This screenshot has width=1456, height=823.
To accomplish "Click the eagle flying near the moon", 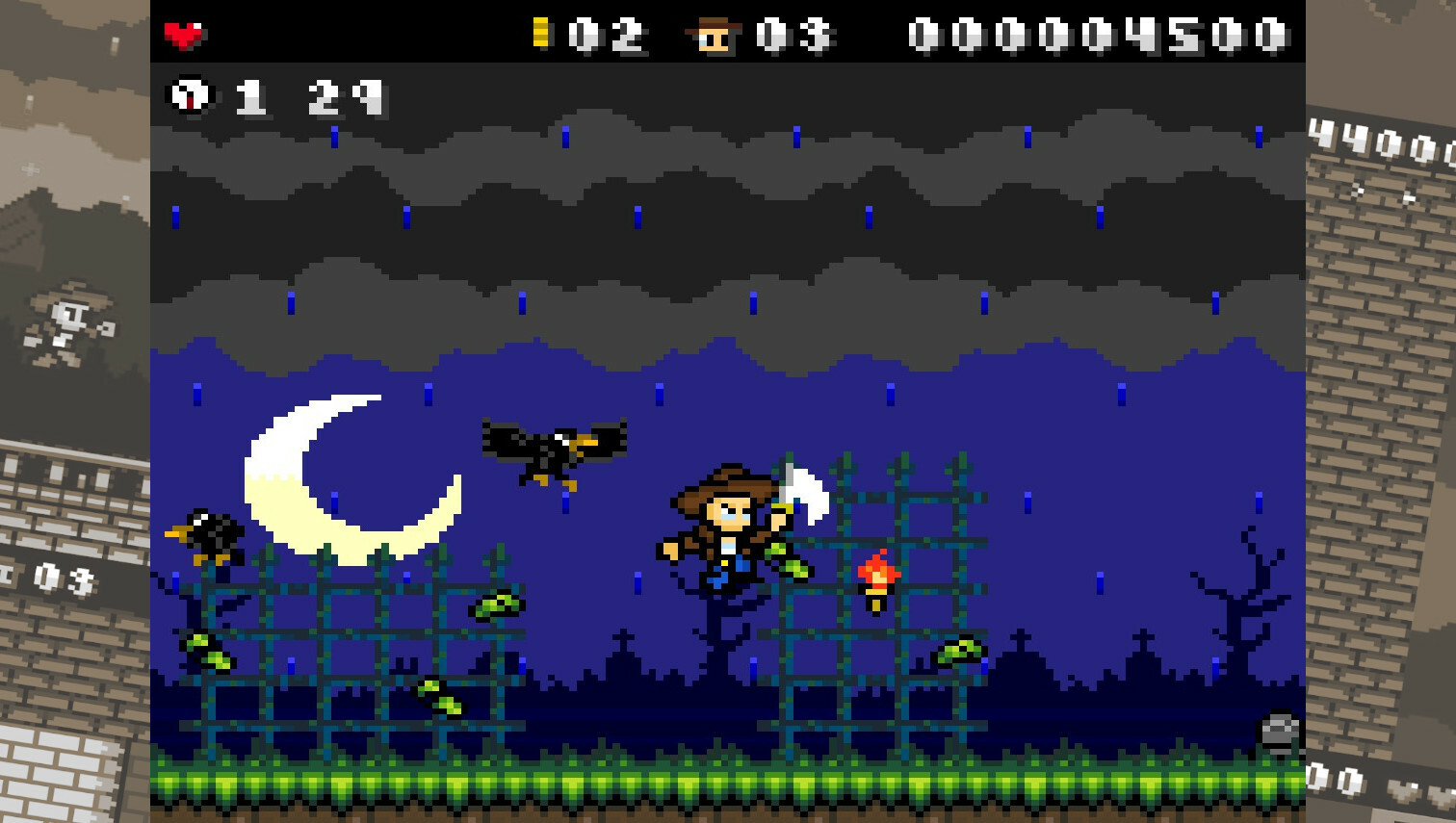I will [554, 448].
